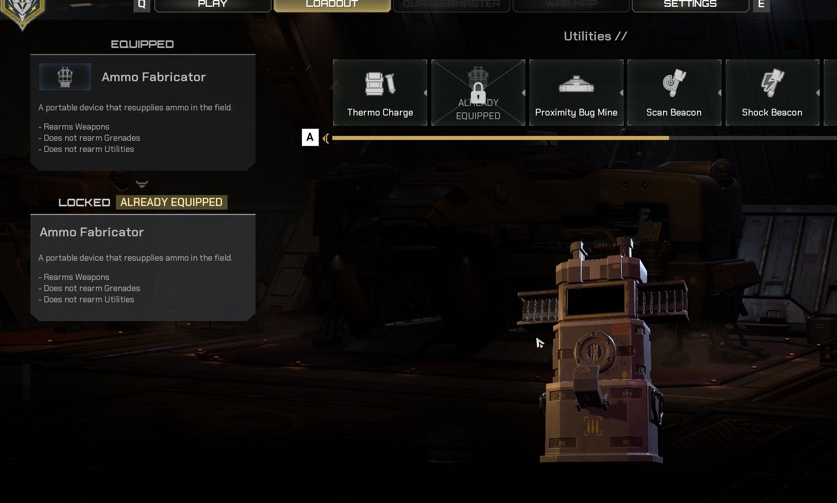Go to the Settings tab
Viewport: 837px width, 503px height.
tap(690, 5)
